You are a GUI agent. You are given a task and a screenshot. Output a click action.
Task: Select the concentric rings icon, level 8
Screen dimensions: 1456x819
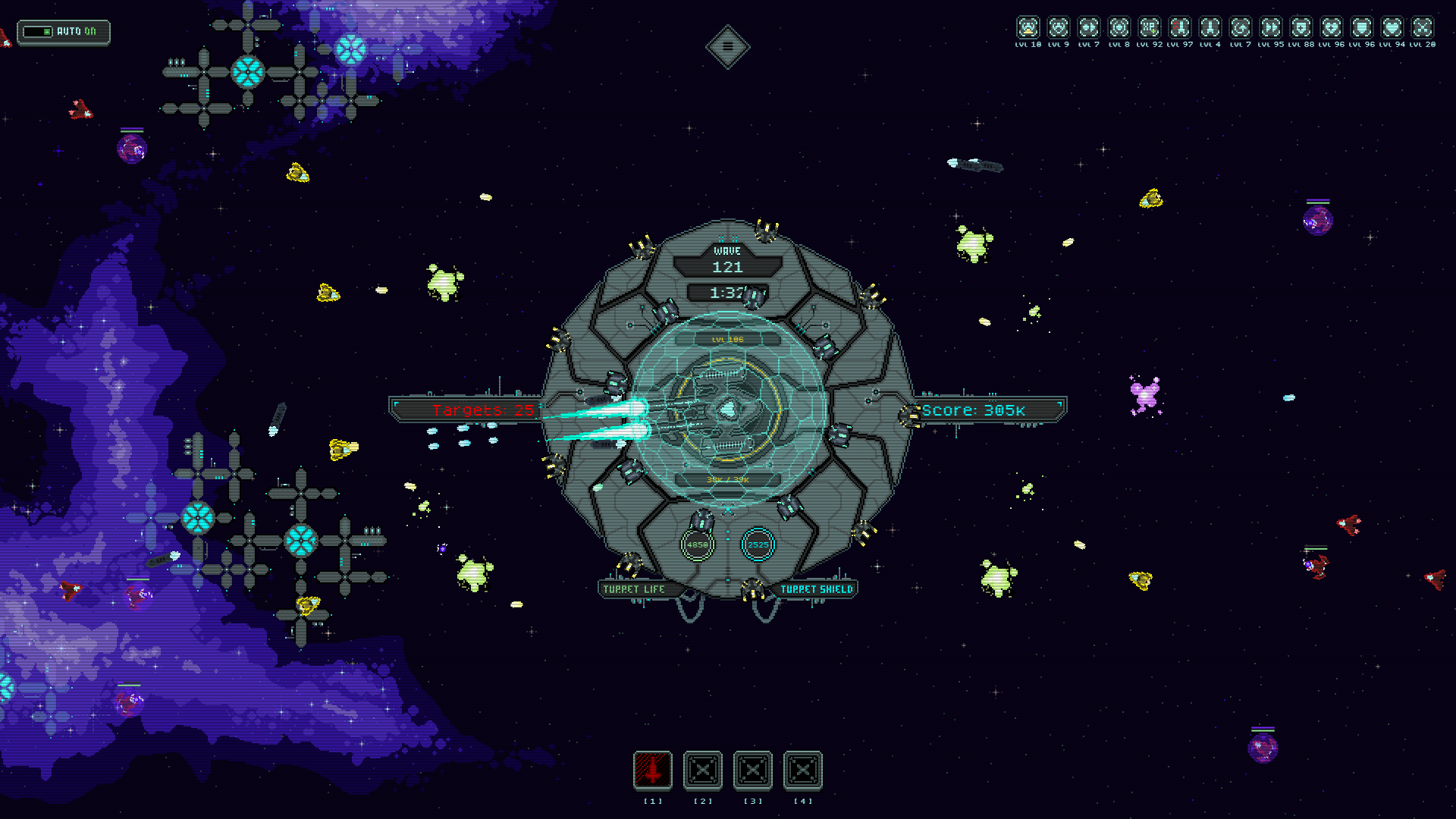[1119, 28]
